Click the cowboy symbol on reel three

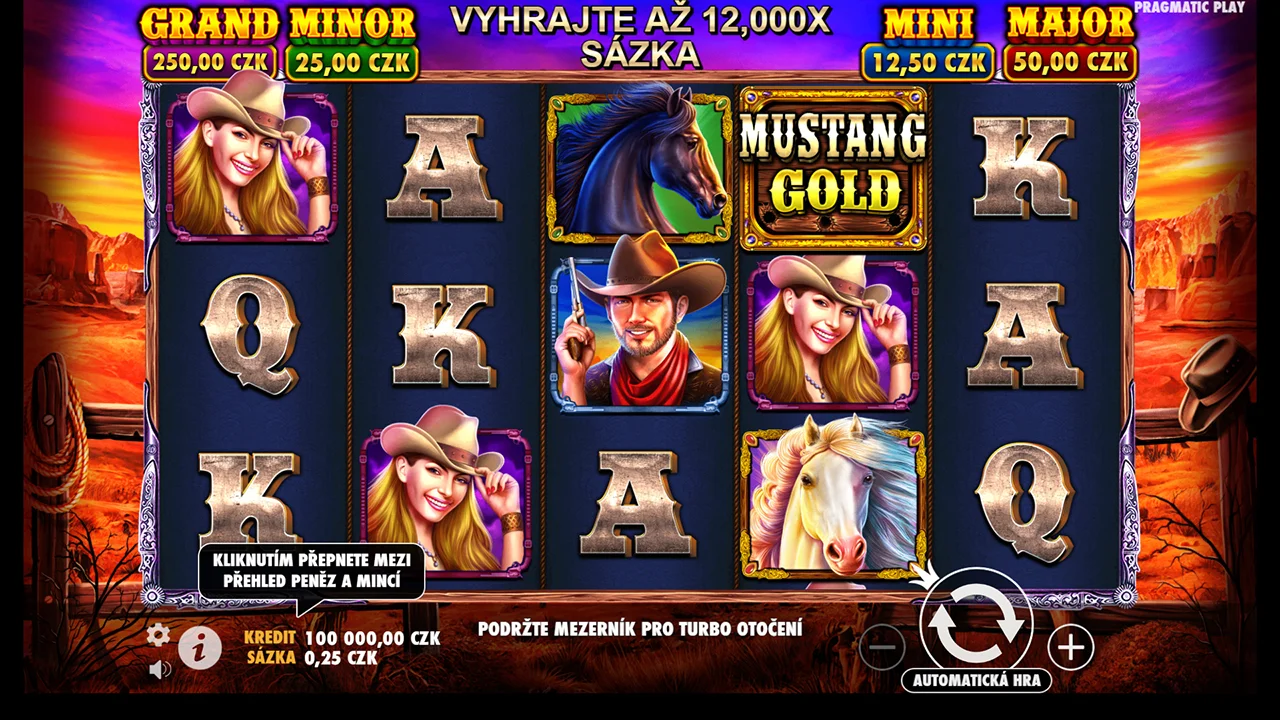638,330
